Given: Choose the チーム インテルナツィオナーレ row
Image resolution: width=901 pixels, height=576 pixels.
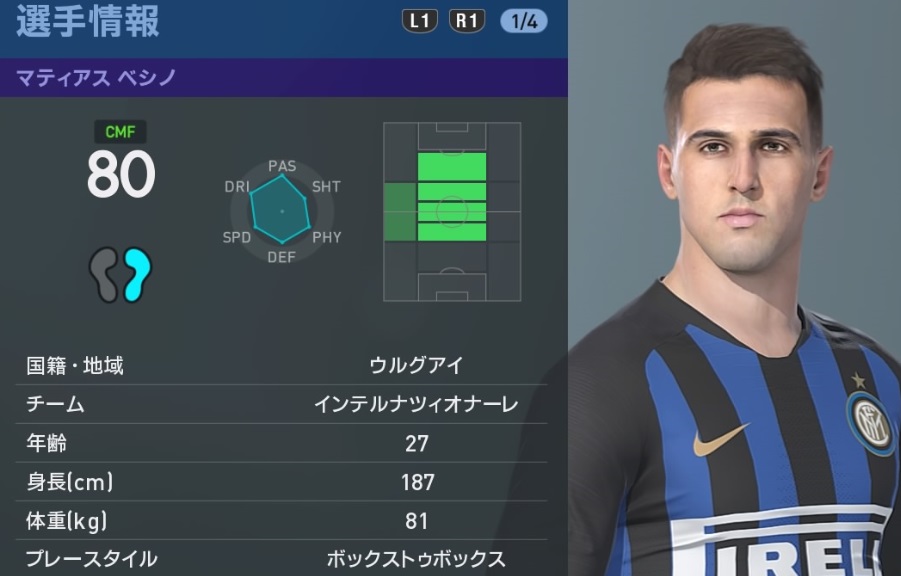Looking at the screenshot, I should pos(283,405).
